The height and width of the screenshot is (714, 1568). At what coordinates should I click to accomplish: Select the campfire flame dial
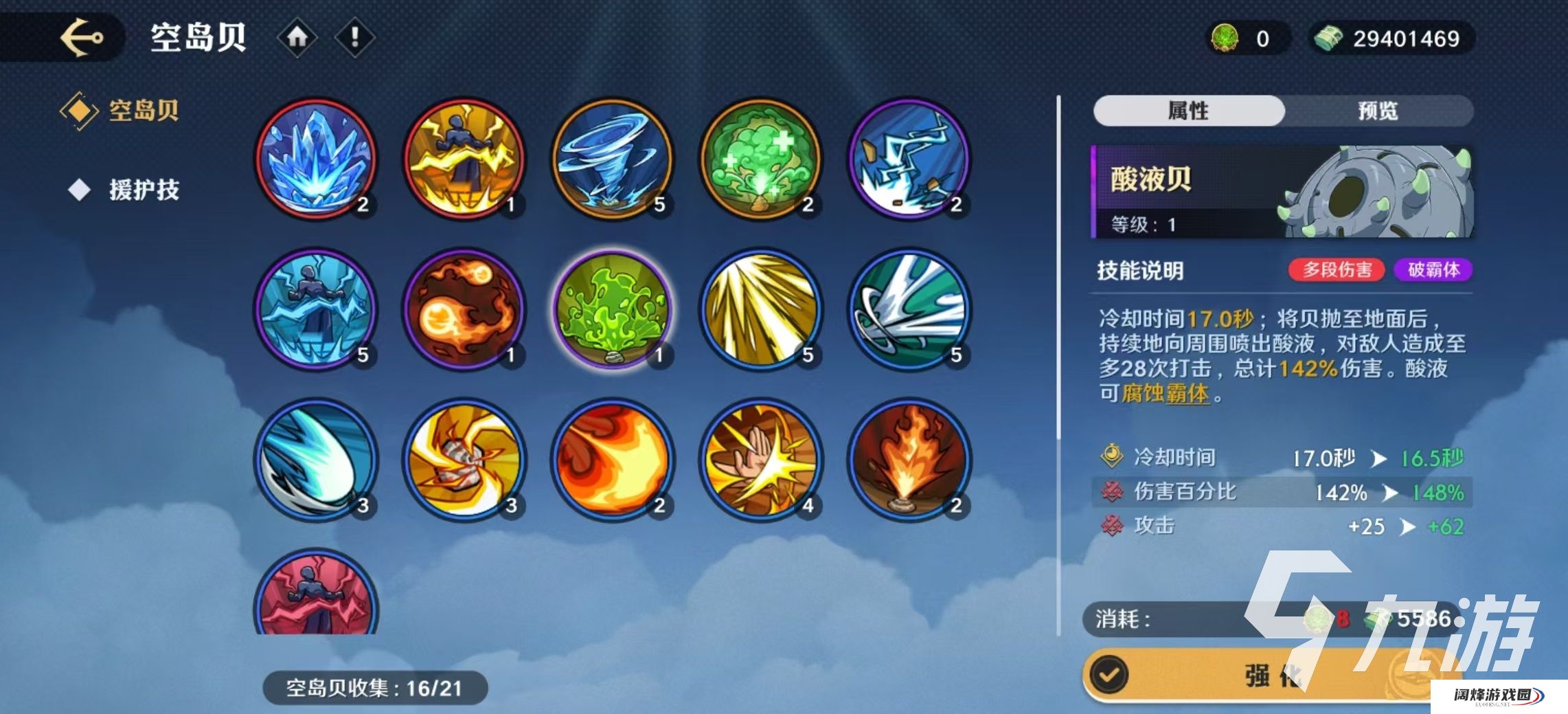pos(909,460)
